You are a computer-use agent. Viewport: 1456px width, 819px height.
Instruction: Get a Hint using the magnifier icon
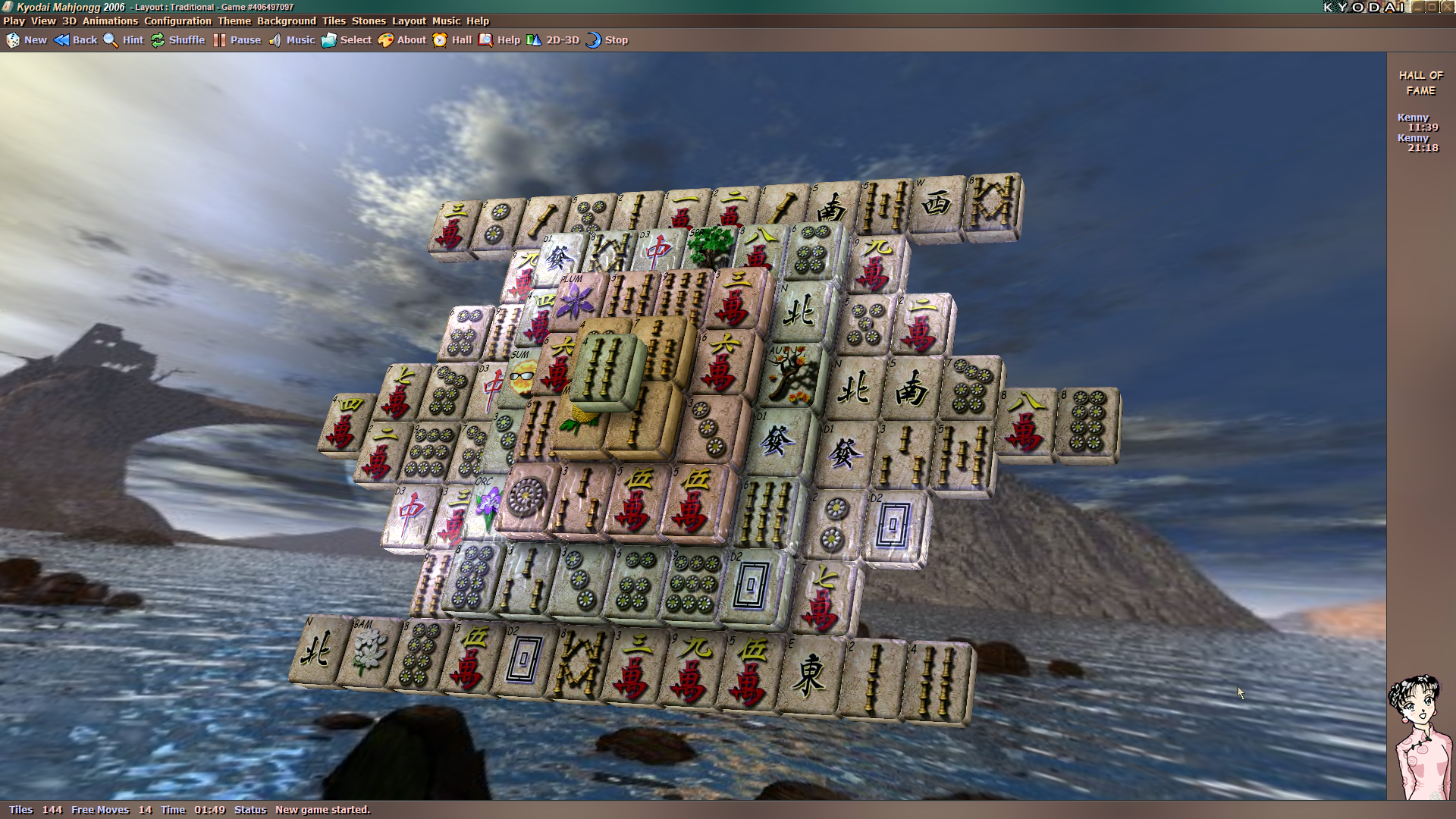125,40
